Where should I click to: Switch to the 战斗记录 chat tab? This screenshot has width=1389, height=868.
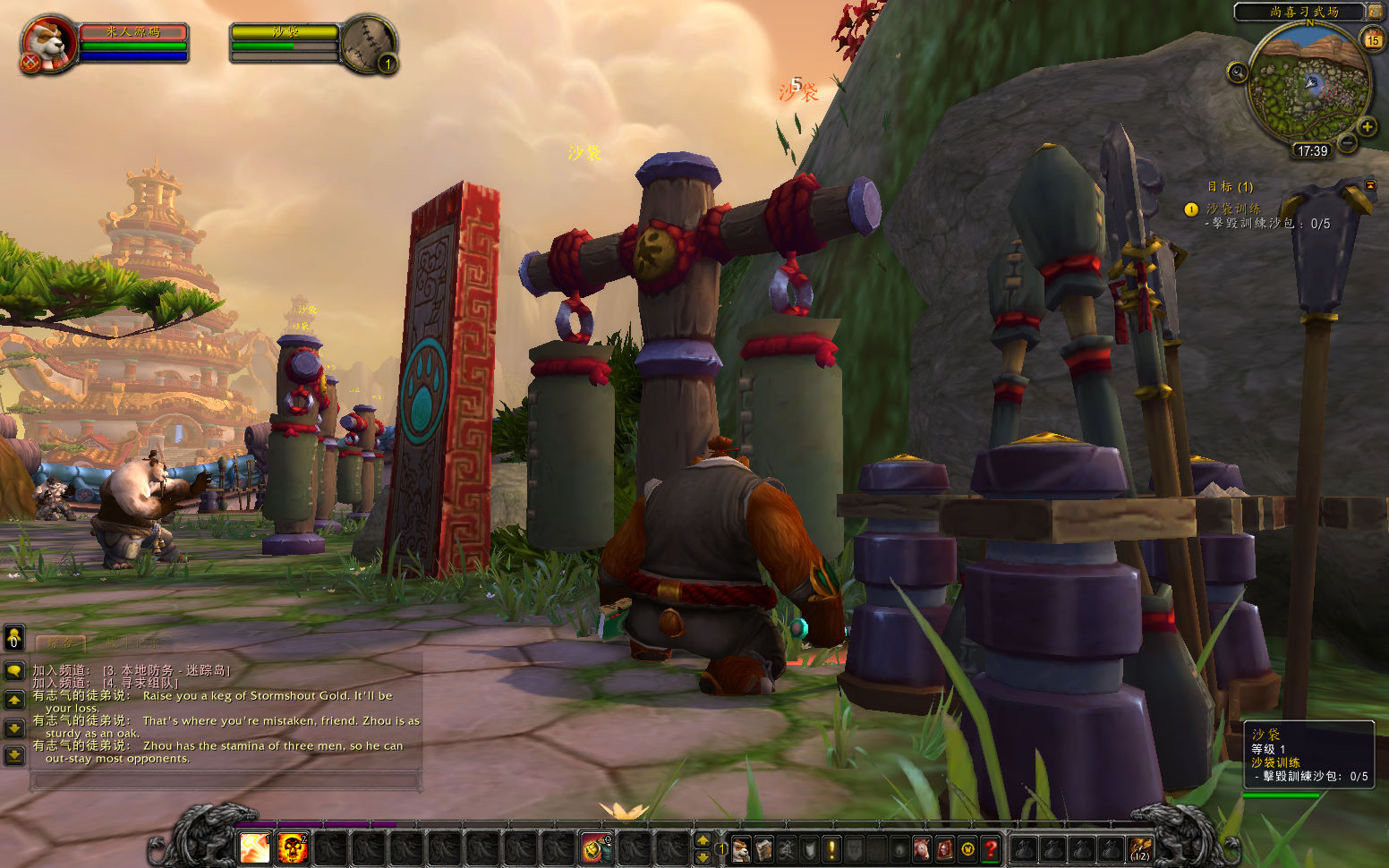(132, 642)
